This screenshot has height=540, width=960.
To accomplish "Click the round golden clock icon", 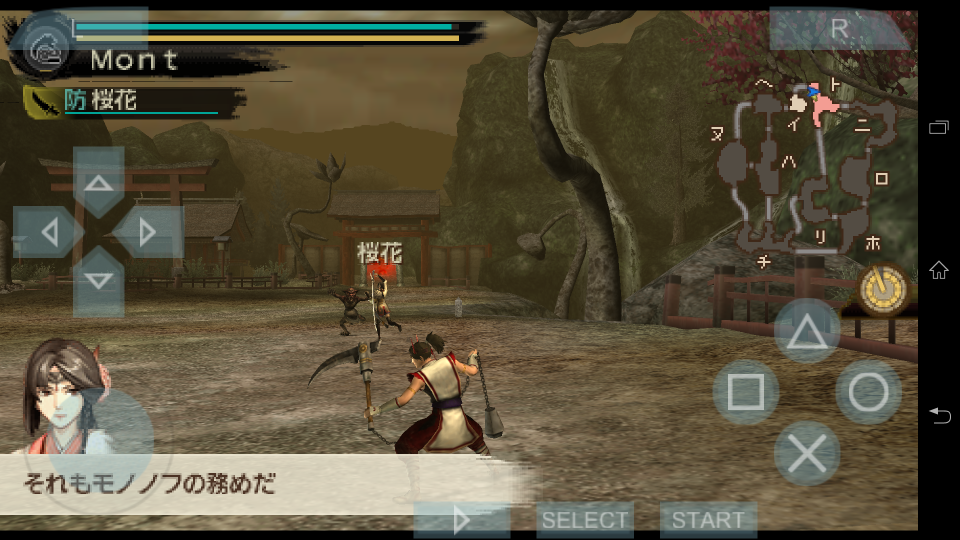I will pyautogui.click(x=883, y=291).
